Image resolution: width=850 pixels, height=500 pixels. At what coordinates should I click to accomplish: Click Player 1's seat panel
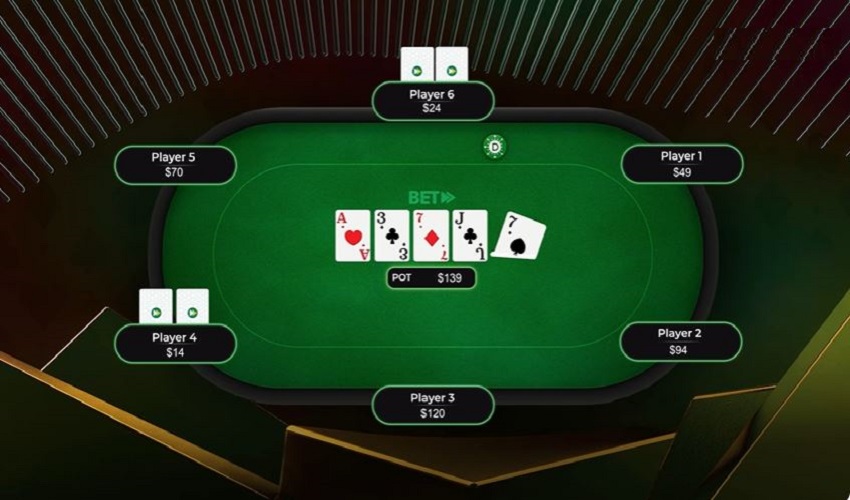681,164
